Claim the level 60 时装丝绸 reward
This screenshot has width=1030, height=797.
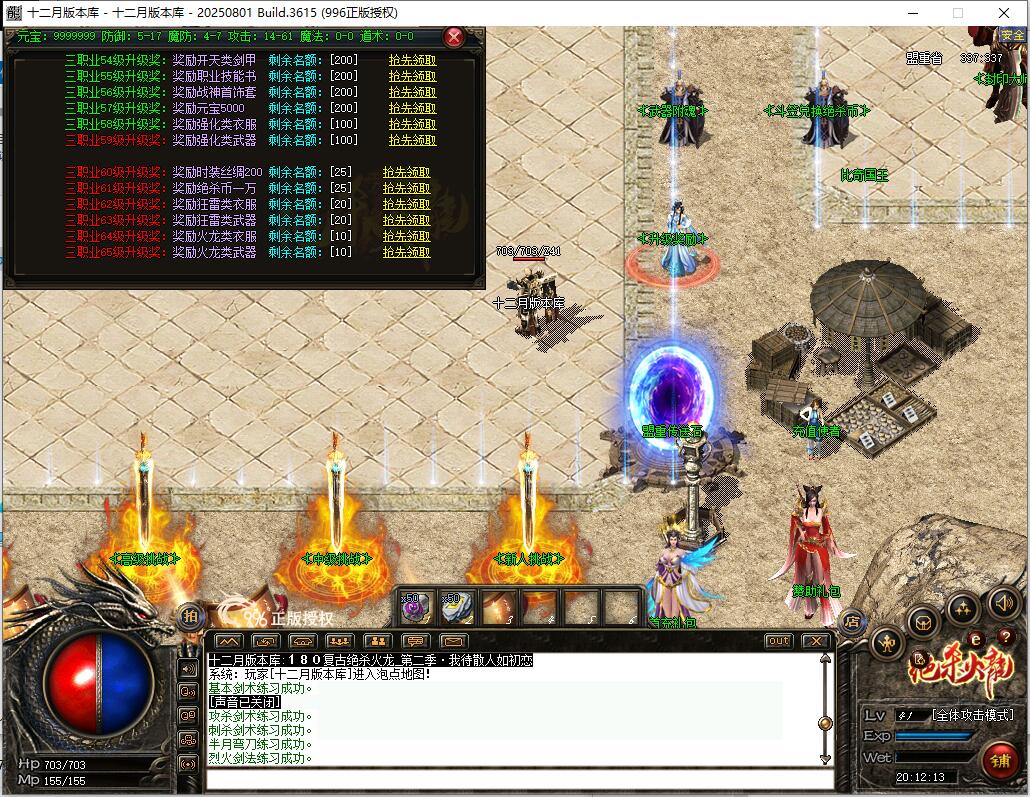click(x=406, y=172)
